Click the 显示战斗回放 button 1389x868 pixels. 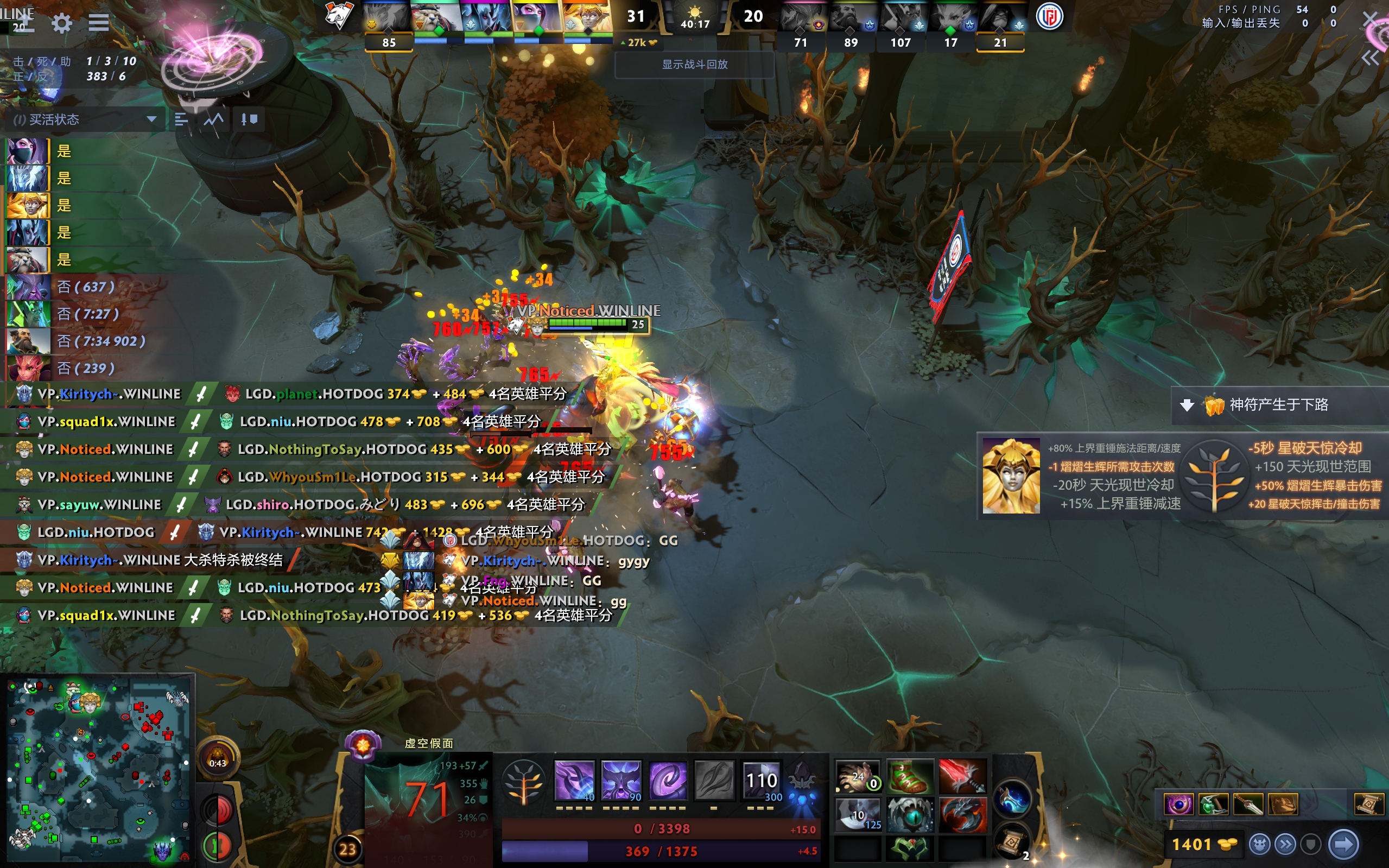click(x=695, y=64)
